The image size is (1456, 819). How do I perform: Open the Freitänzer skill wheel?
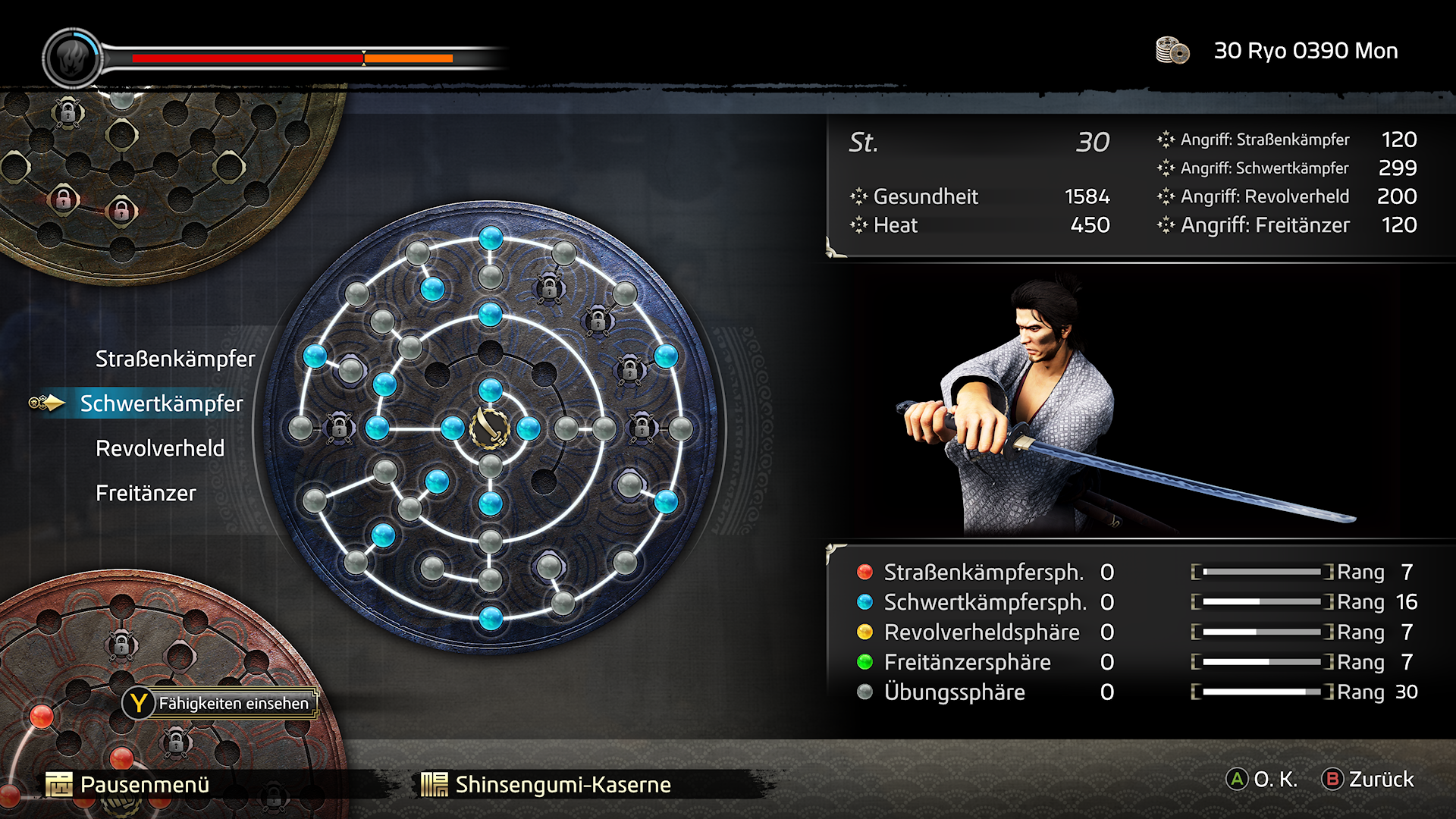click(x=146, y=493)
